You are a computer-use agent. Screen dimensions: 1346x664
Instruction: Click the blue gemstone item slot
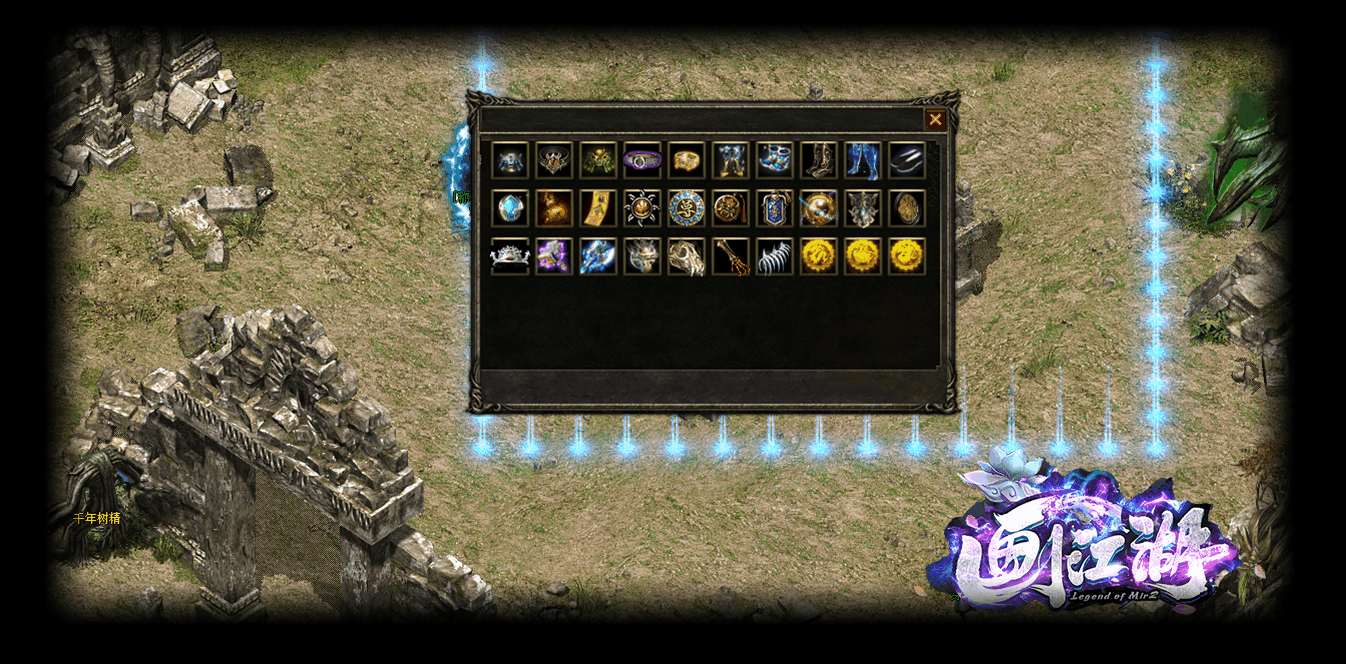tap(510, 208)
